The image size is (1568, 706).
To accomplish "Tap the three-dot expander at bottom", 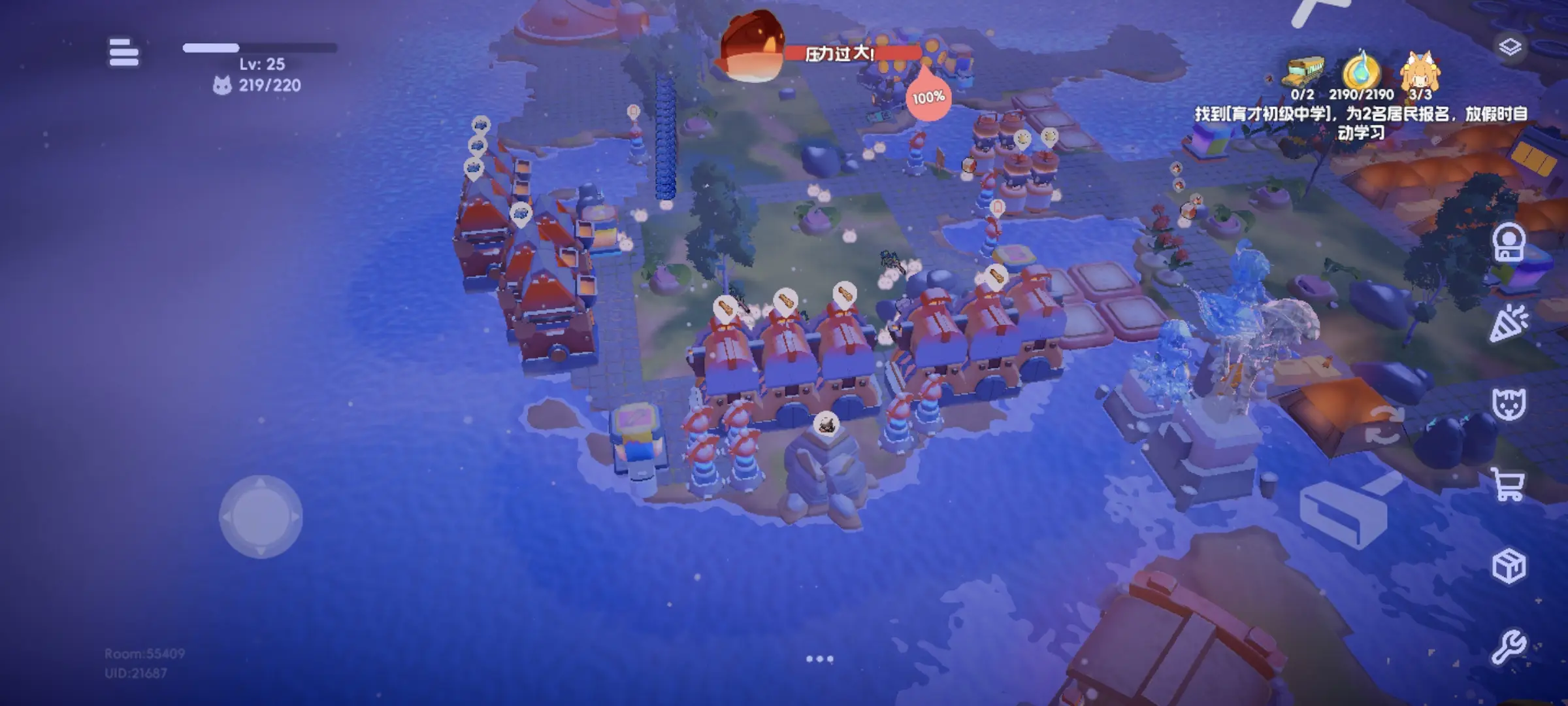I will point(819,659).
